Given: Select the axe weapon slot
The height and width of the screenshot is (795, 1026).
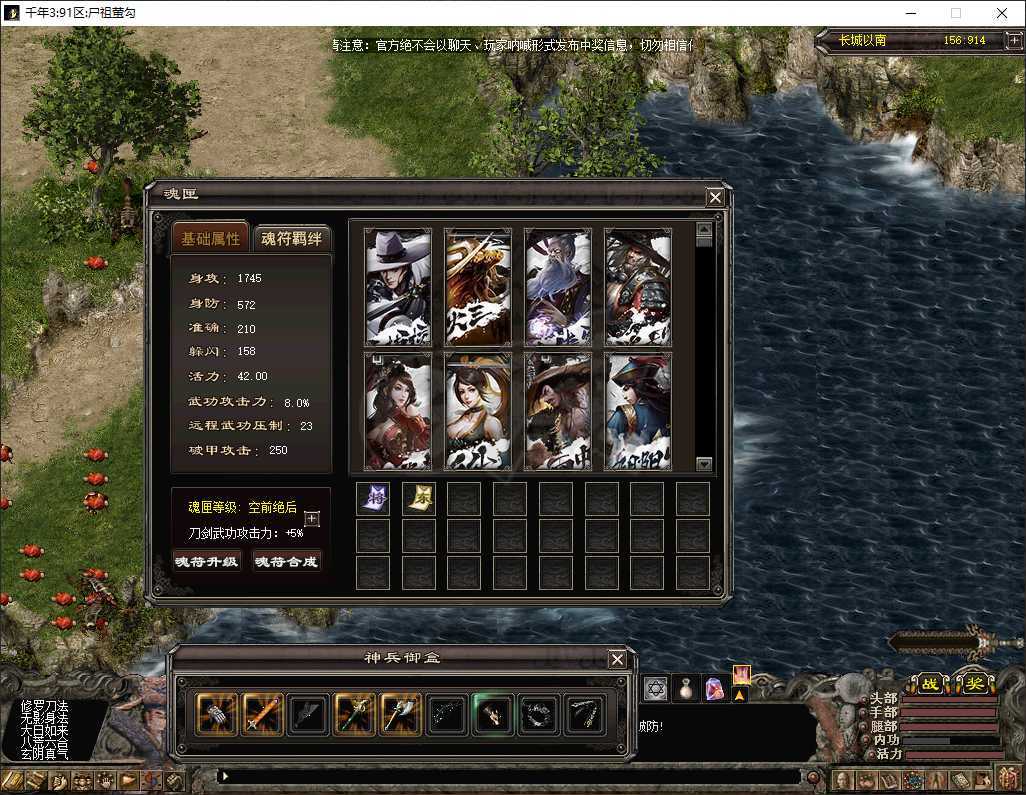Looking at the screenshot, I should point(401,714).
